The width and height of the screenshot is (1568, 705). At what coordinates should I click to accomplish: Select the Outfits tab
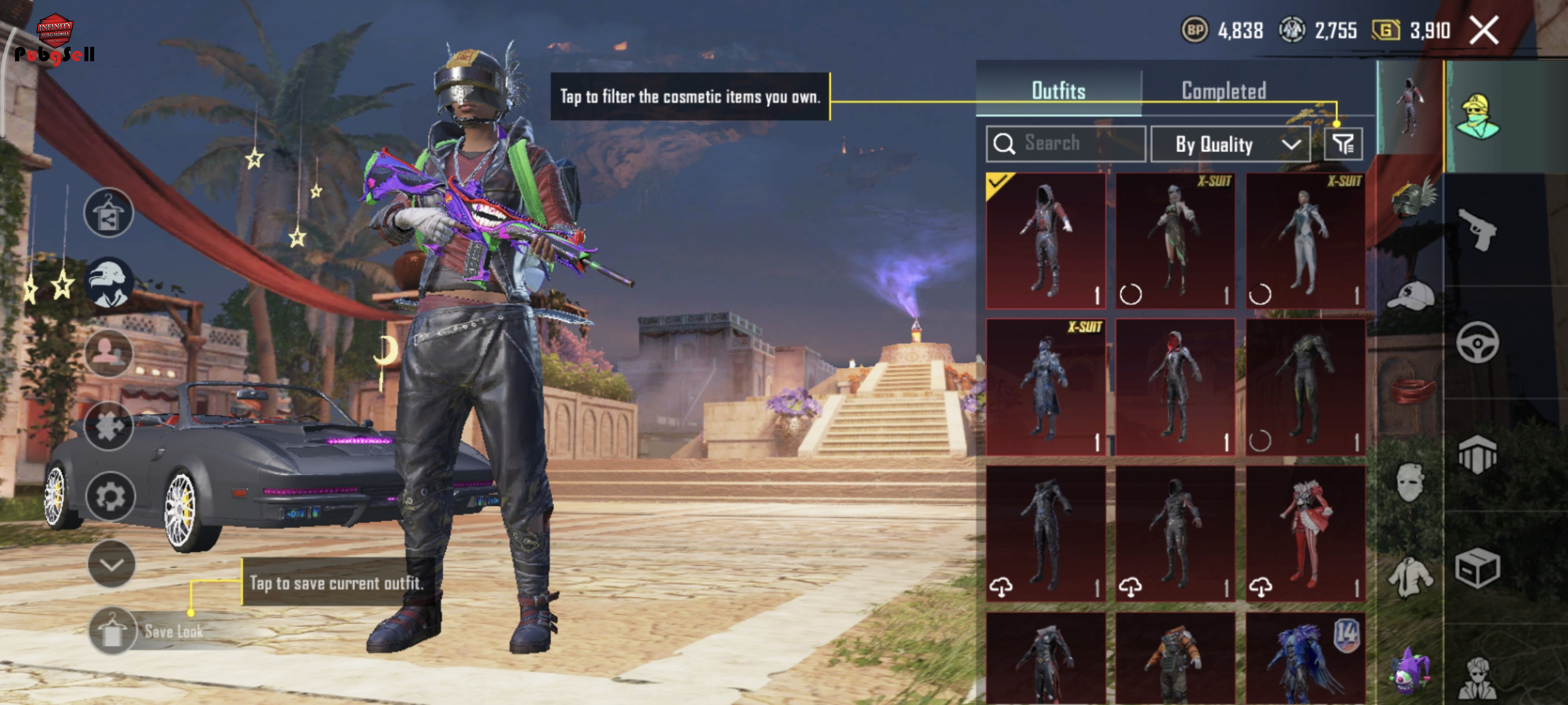1058,91
